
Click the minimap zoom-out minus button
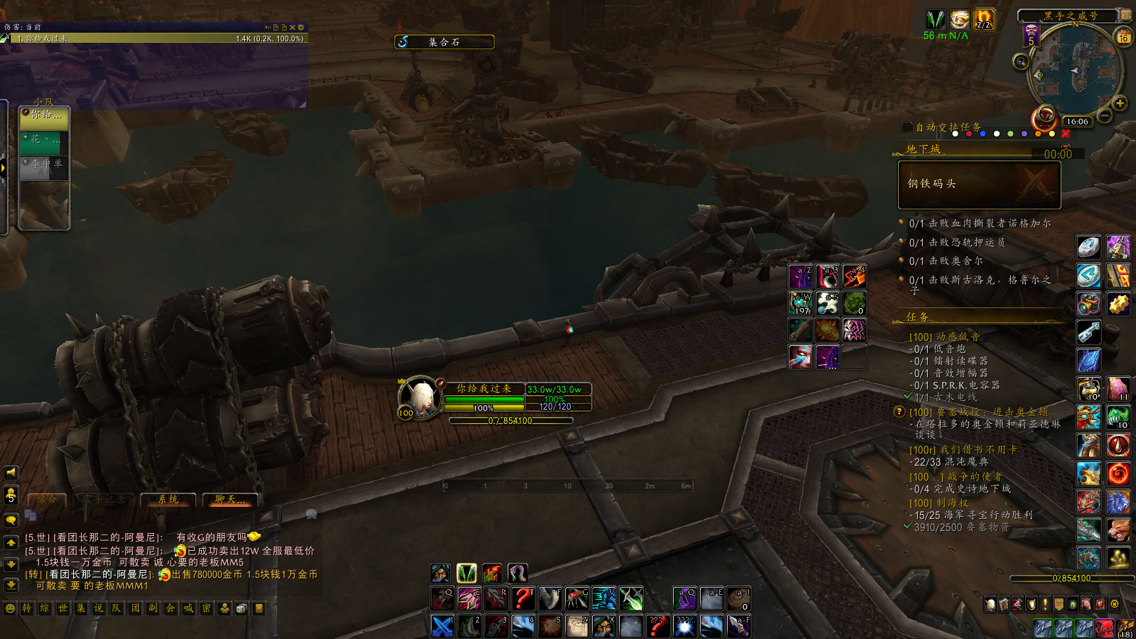(1105, 117)
